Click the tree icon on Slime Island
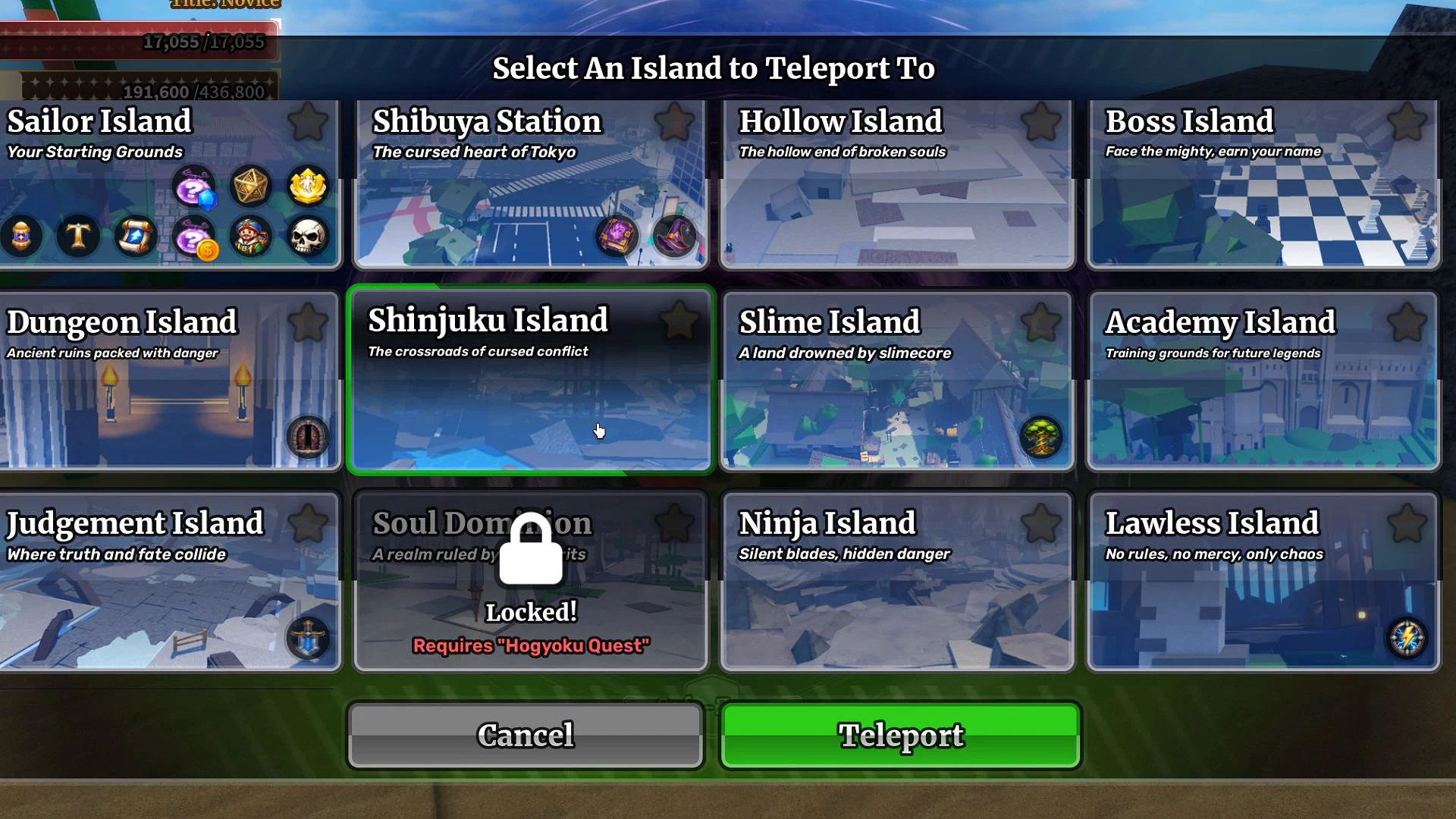The image size is (1456, 819). pyautogui.click(x=1040, y=438)
